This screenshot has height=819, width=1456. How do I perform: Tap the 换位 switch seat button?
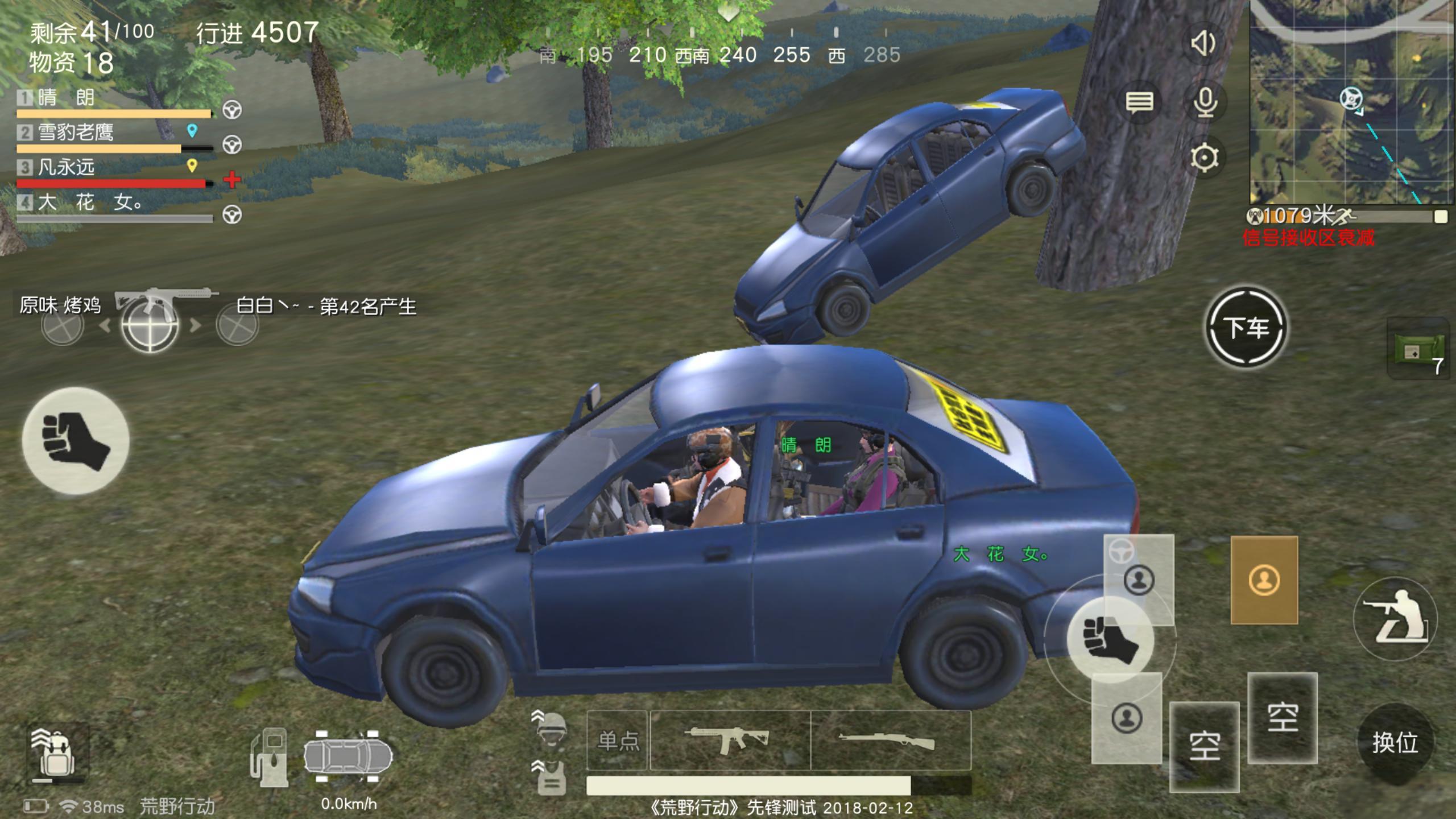pos(1395,743)
